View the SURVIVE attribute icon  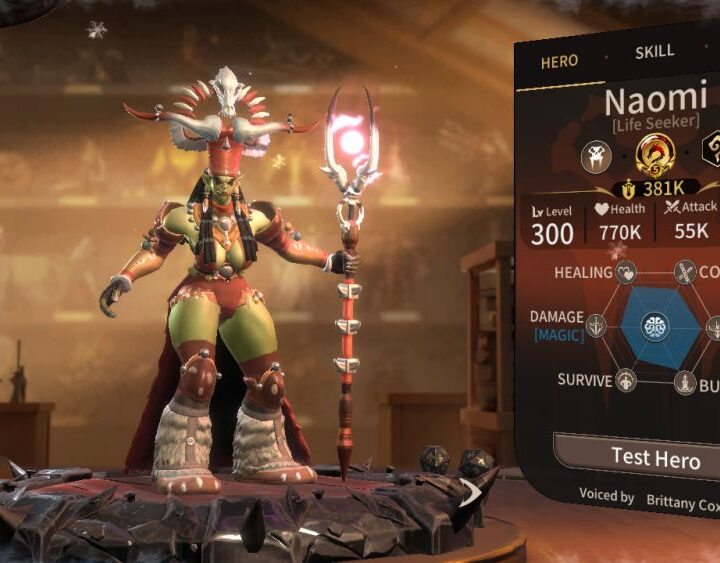coord(626,381)
